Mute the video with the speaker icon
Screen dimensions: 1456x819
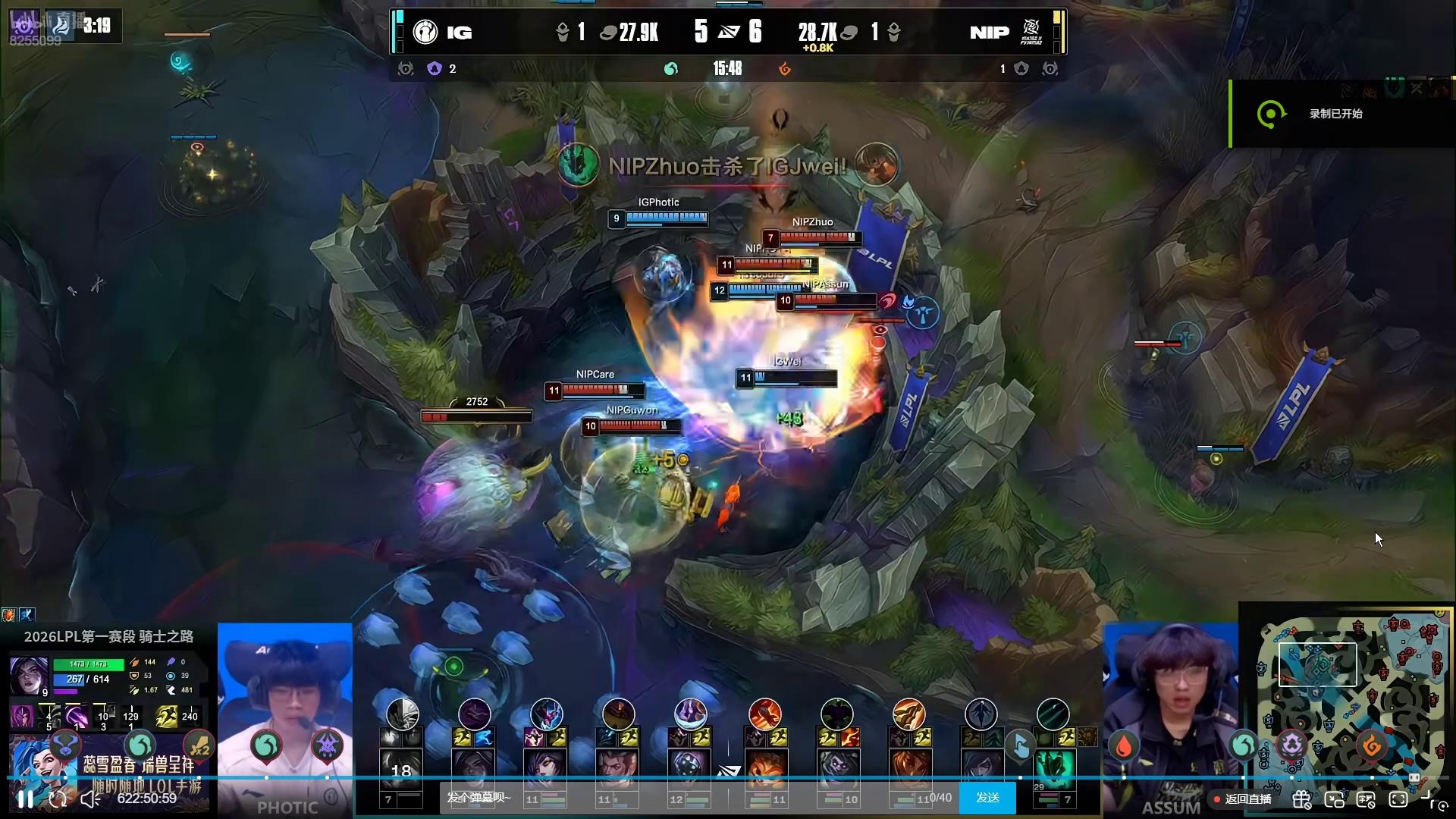click(x=90, y=799)
